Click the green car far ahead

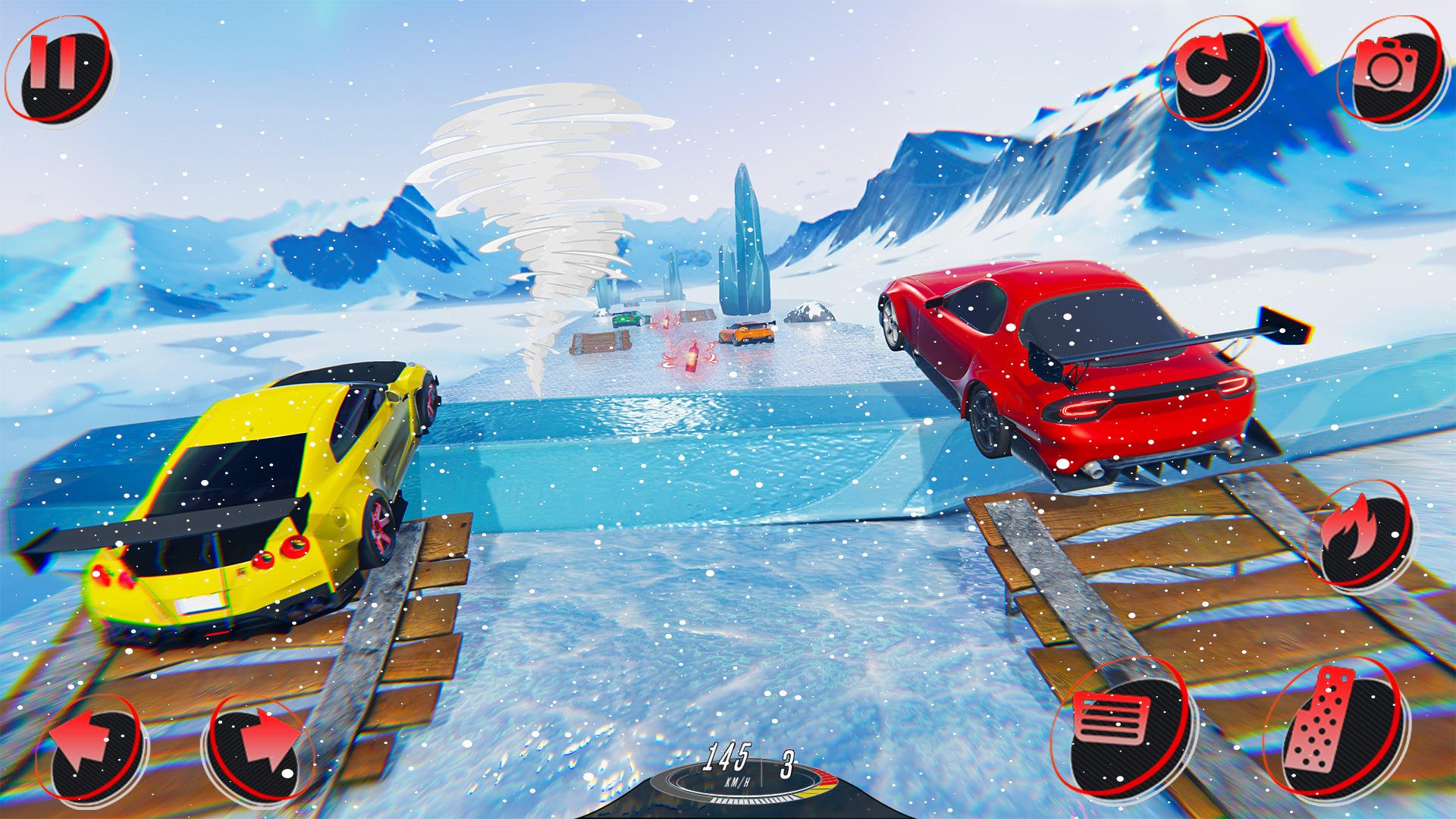tap(629, 320)
